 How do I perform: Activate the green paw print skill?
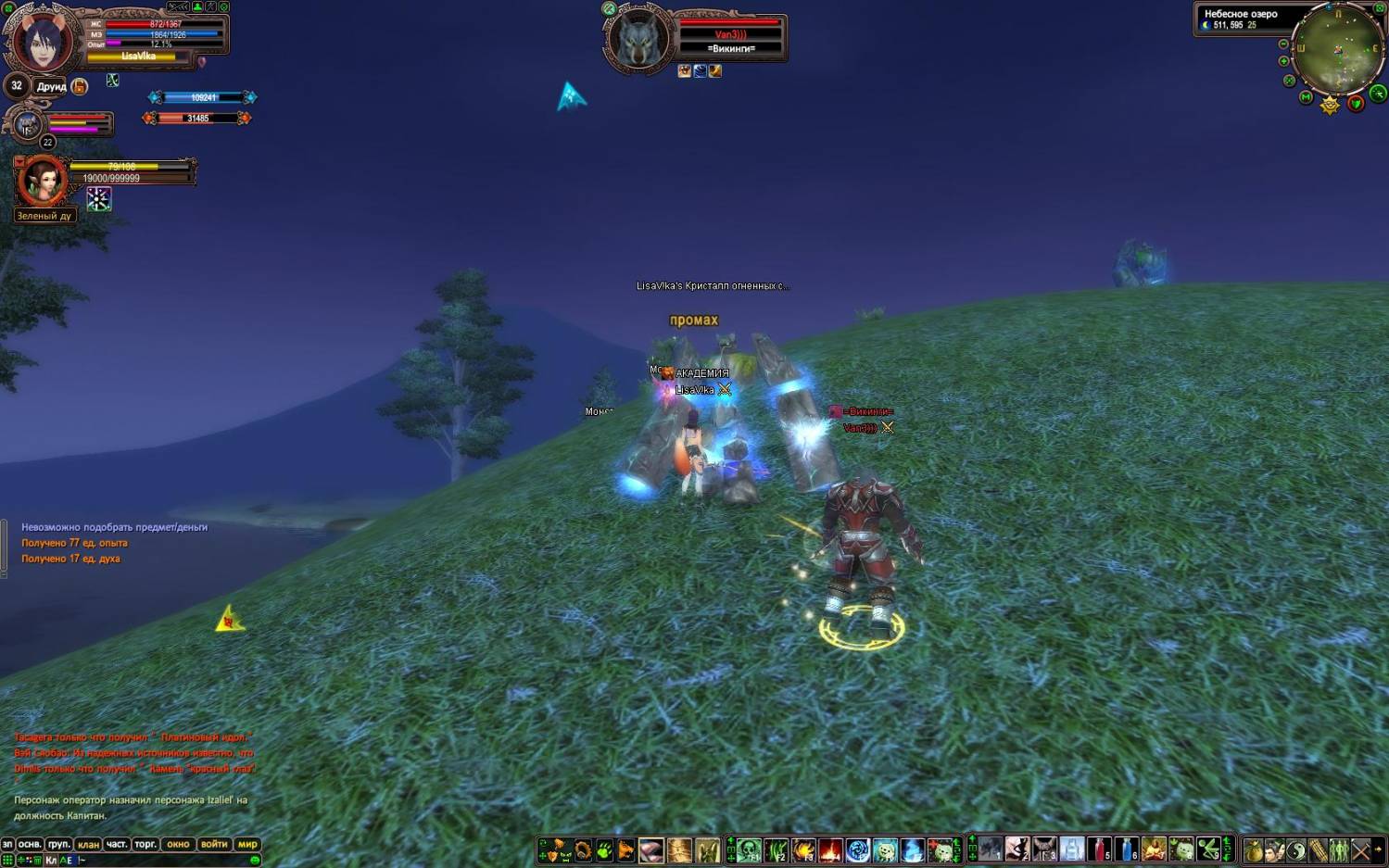tap(604, 849)
